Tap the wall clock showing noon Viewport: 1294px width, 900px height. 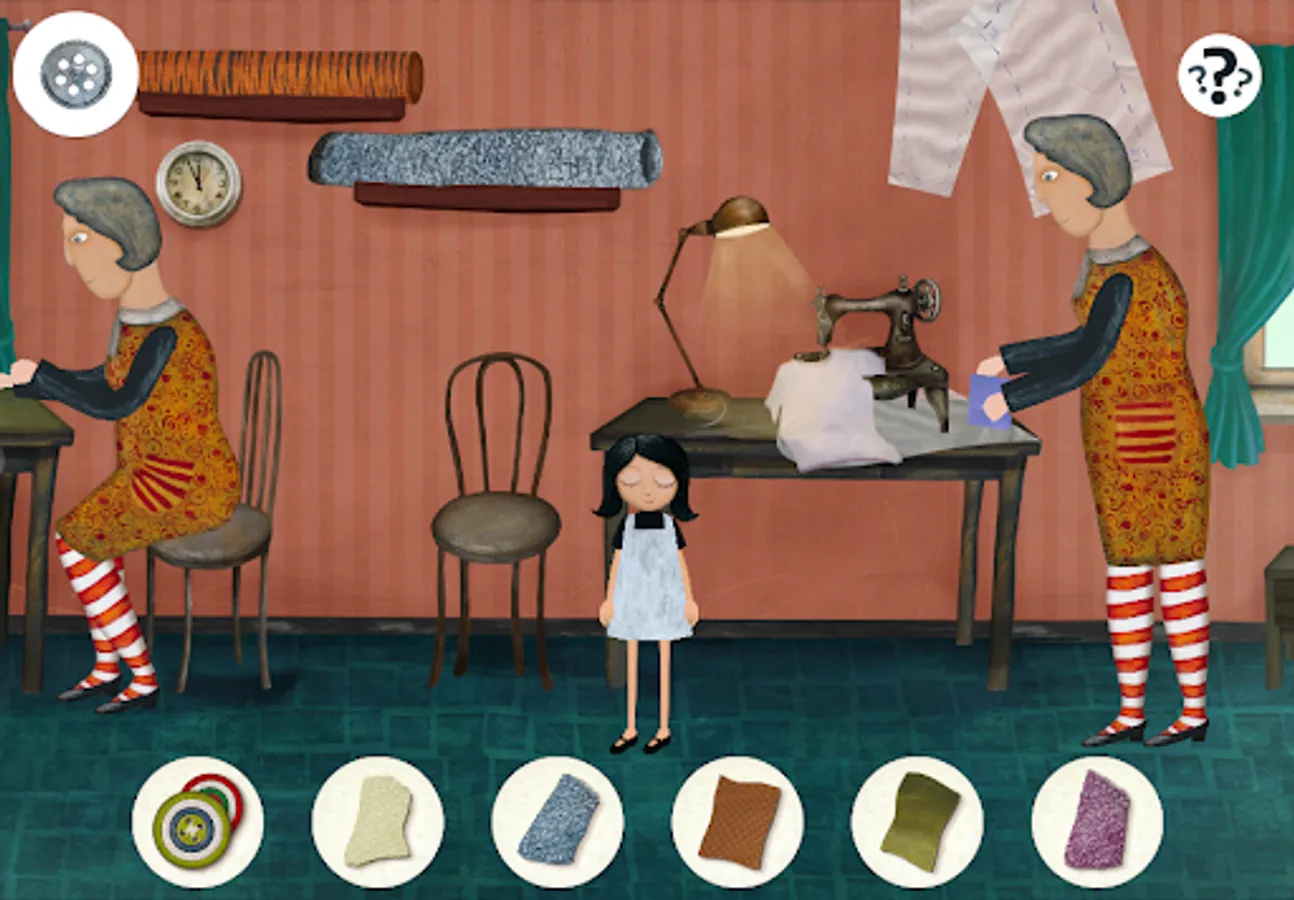pos(196,184)
